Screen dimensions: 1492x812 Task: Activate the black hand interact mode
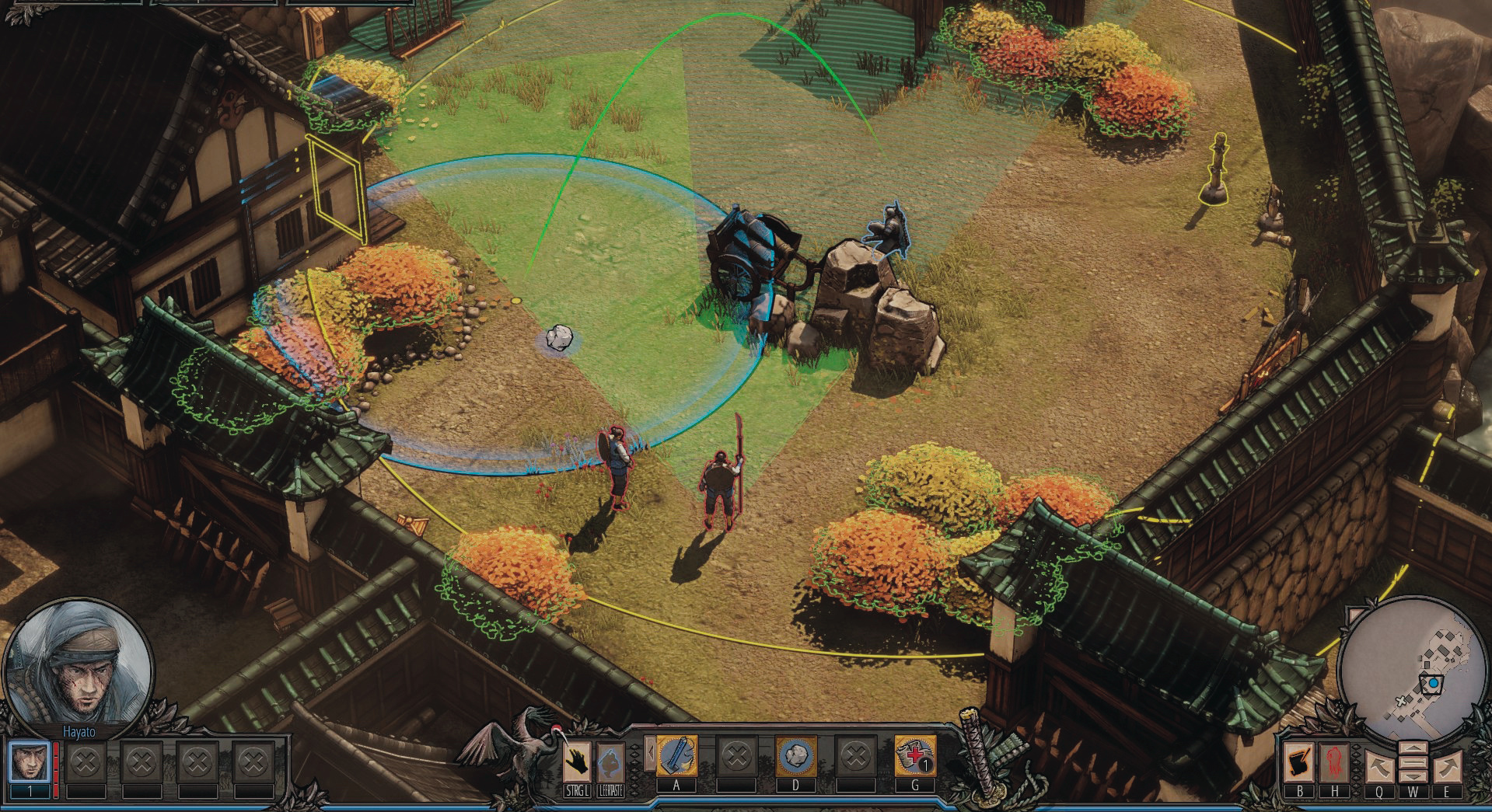click(576, 761)
